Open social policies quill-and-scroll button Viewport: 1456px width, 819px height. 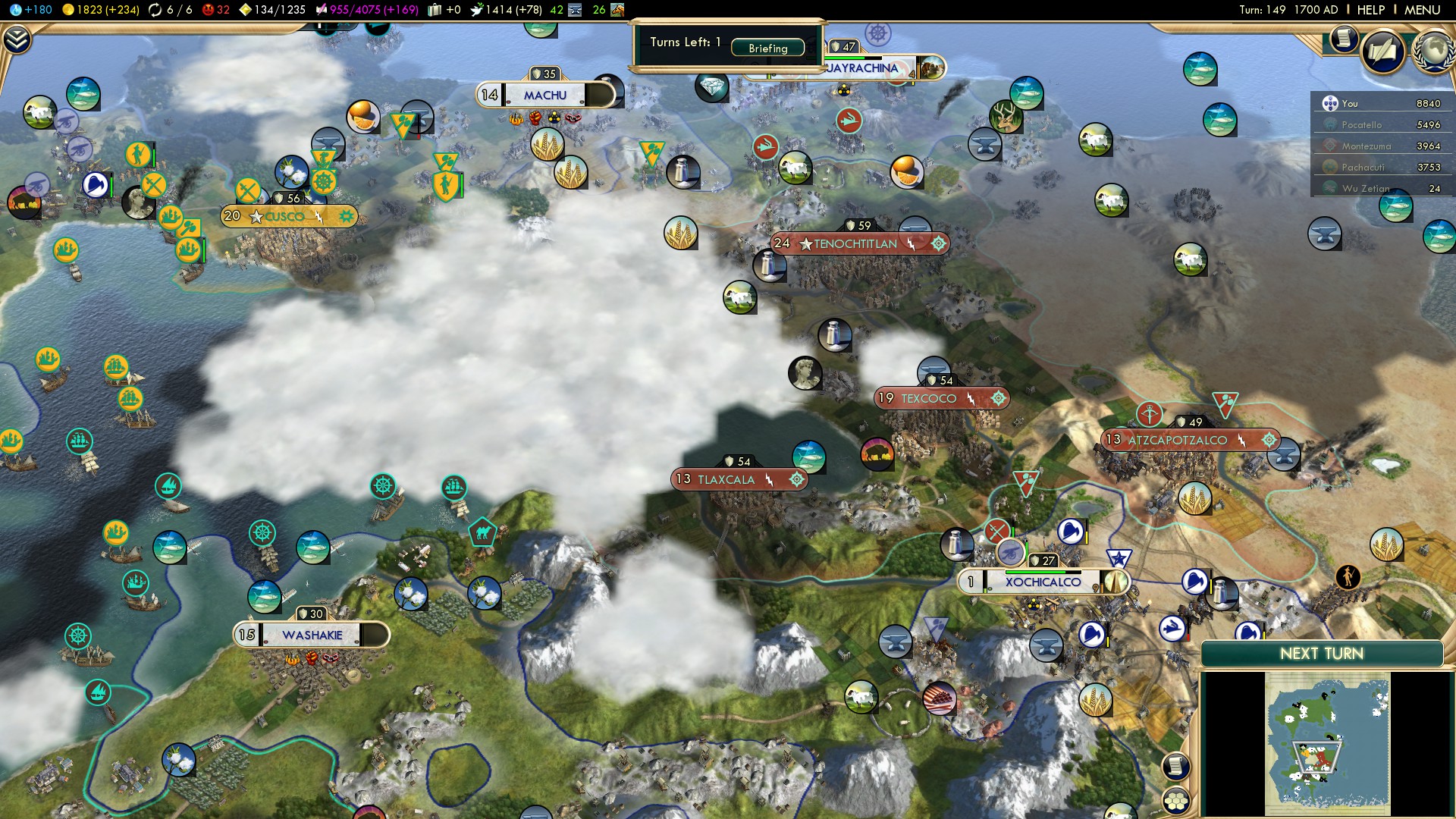pos(1383,52)
